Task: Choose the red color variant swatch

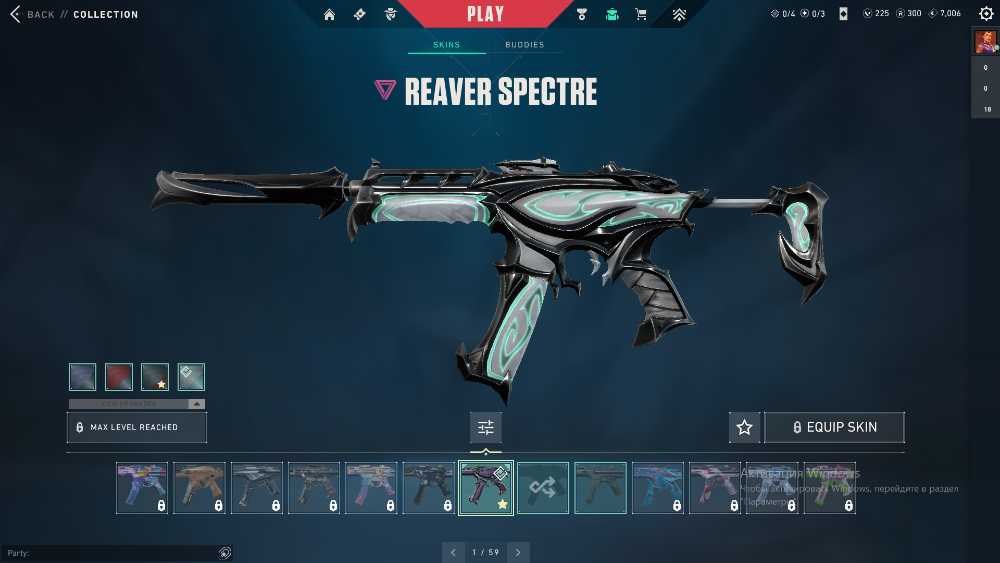Action: pos(119,376)
